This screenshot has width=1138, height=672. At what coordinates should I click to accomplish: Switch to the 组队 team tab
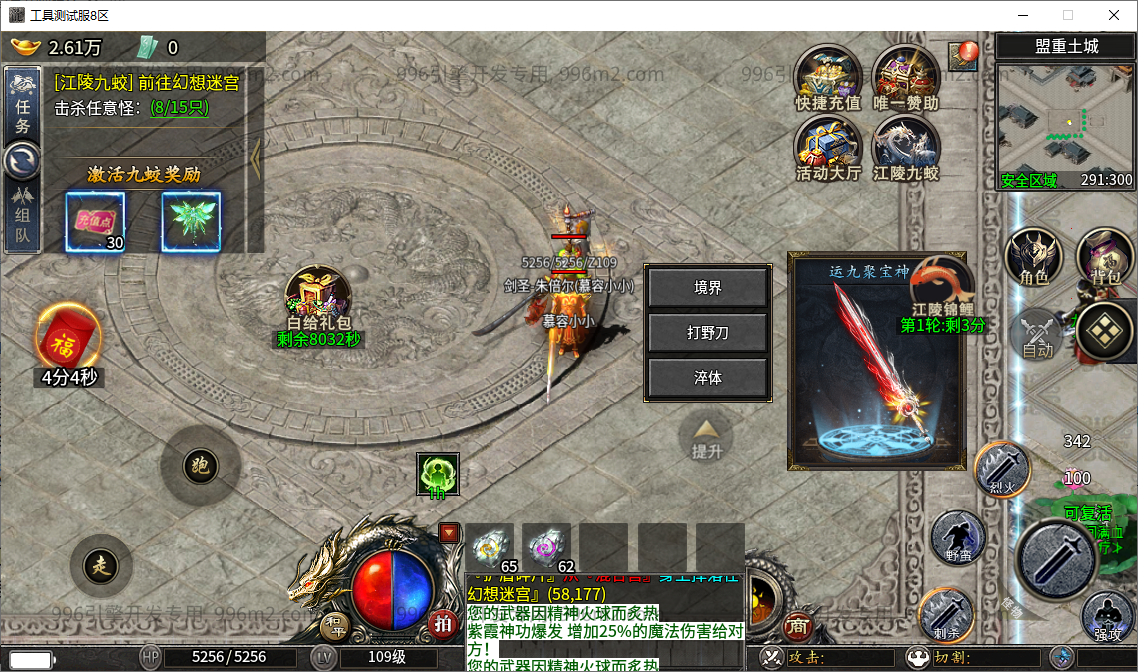[22, 216]
